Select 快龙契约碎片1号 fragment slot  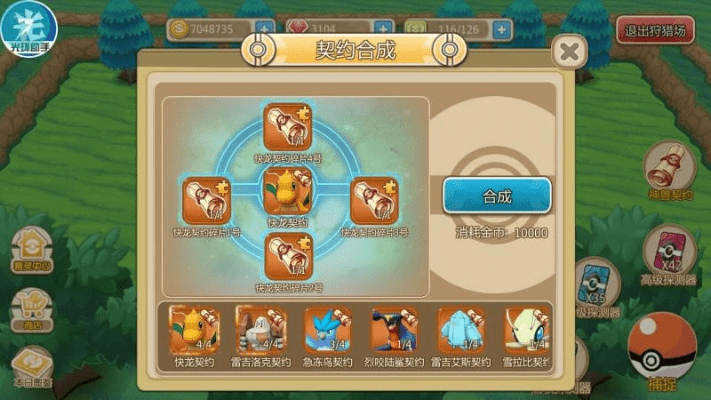click(x=206, y=200)
